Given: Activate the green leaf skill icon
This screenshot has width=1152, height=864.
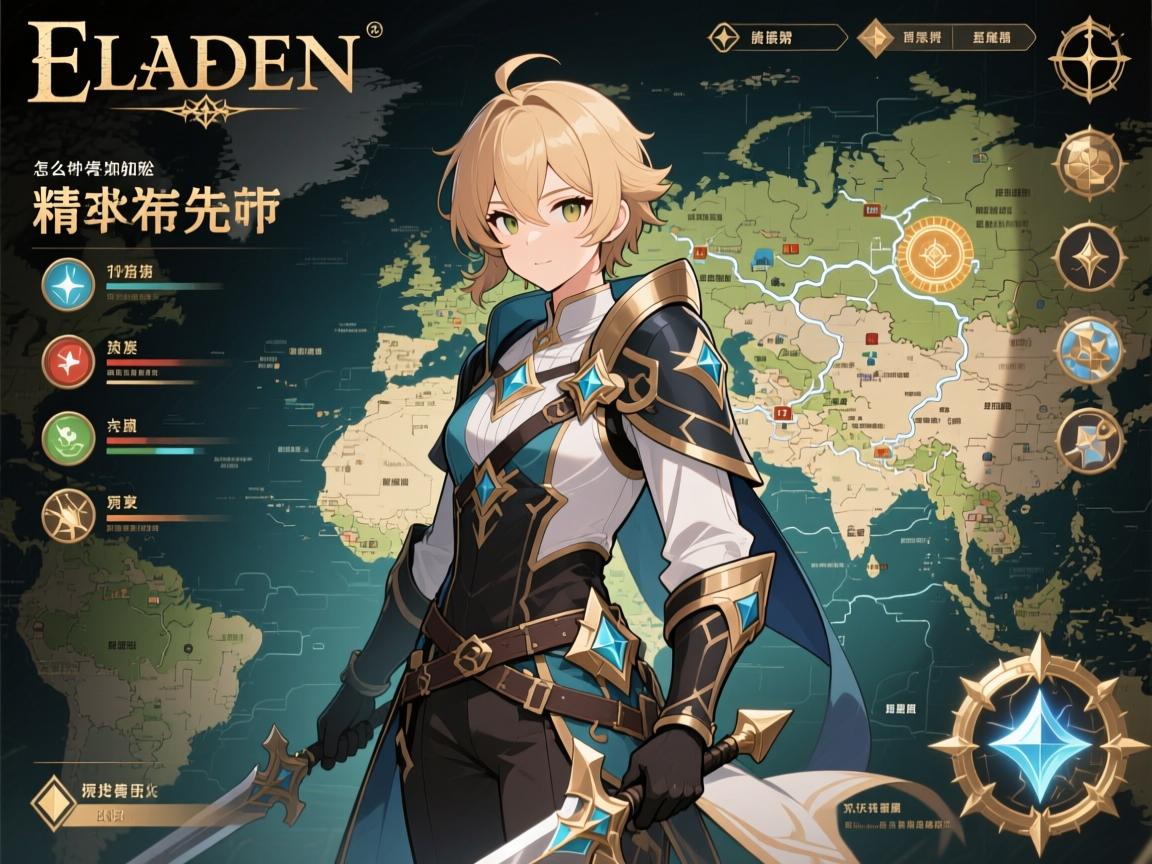Looking at the screenshot, I should click(x=69, y=438).
